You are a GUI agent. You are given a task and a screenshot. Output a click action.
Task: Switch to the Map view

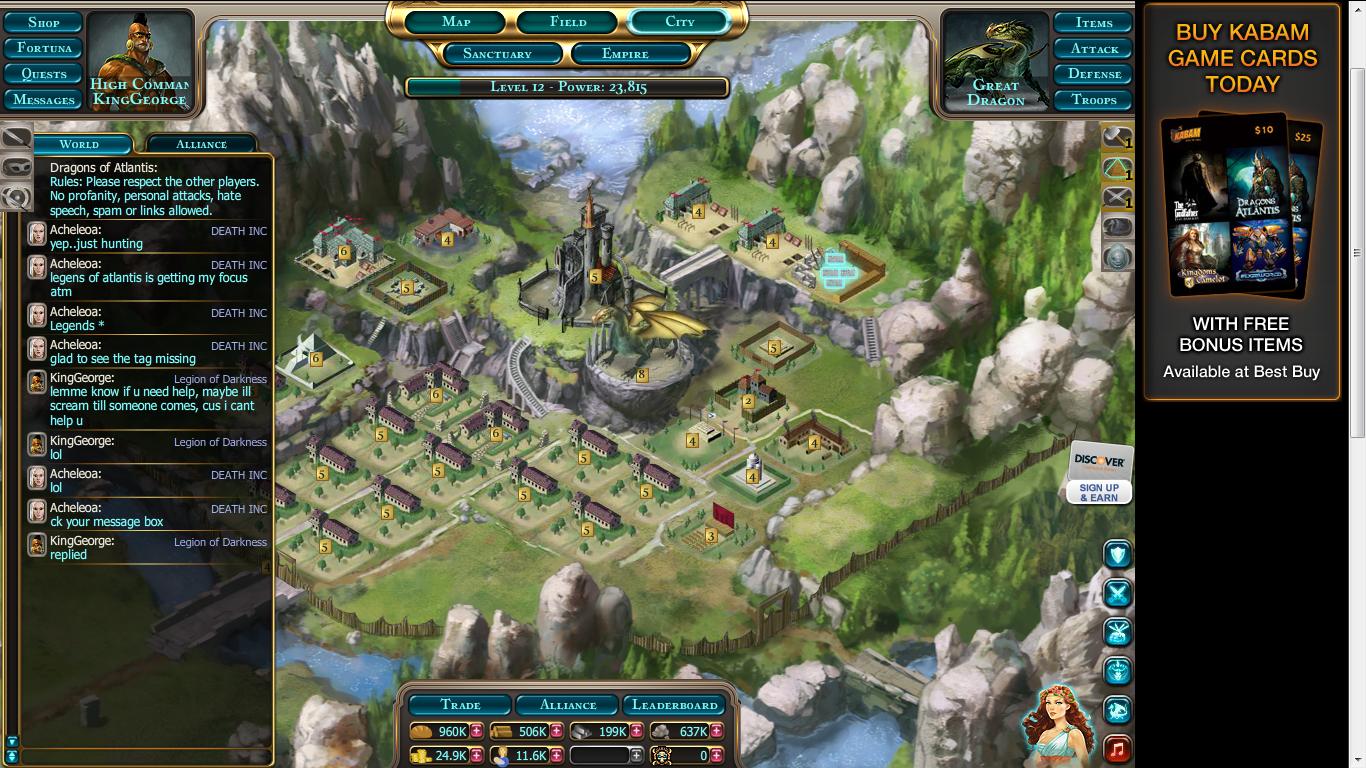[x=456, y=22]
